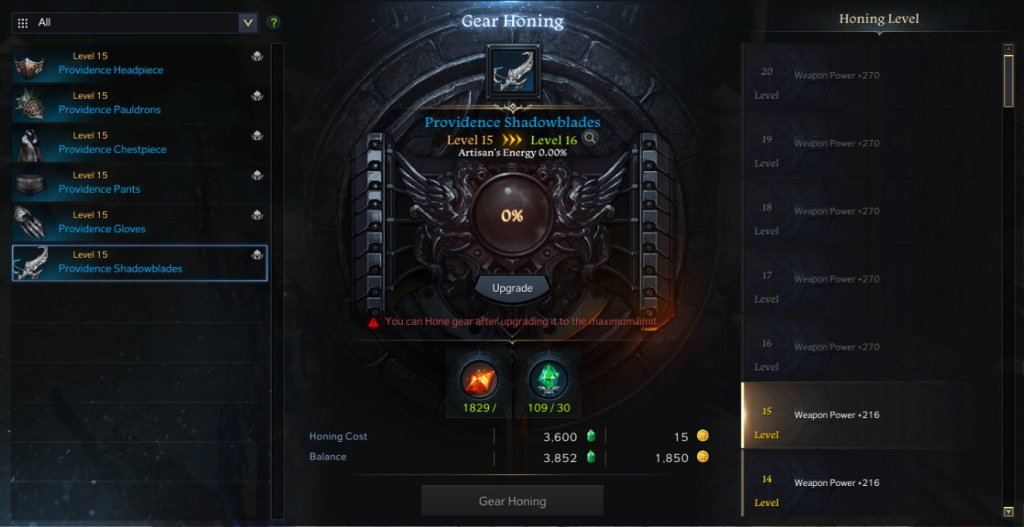
Task: Choose the Providence Pauldrons entry
Action: [x=139, y=104]
